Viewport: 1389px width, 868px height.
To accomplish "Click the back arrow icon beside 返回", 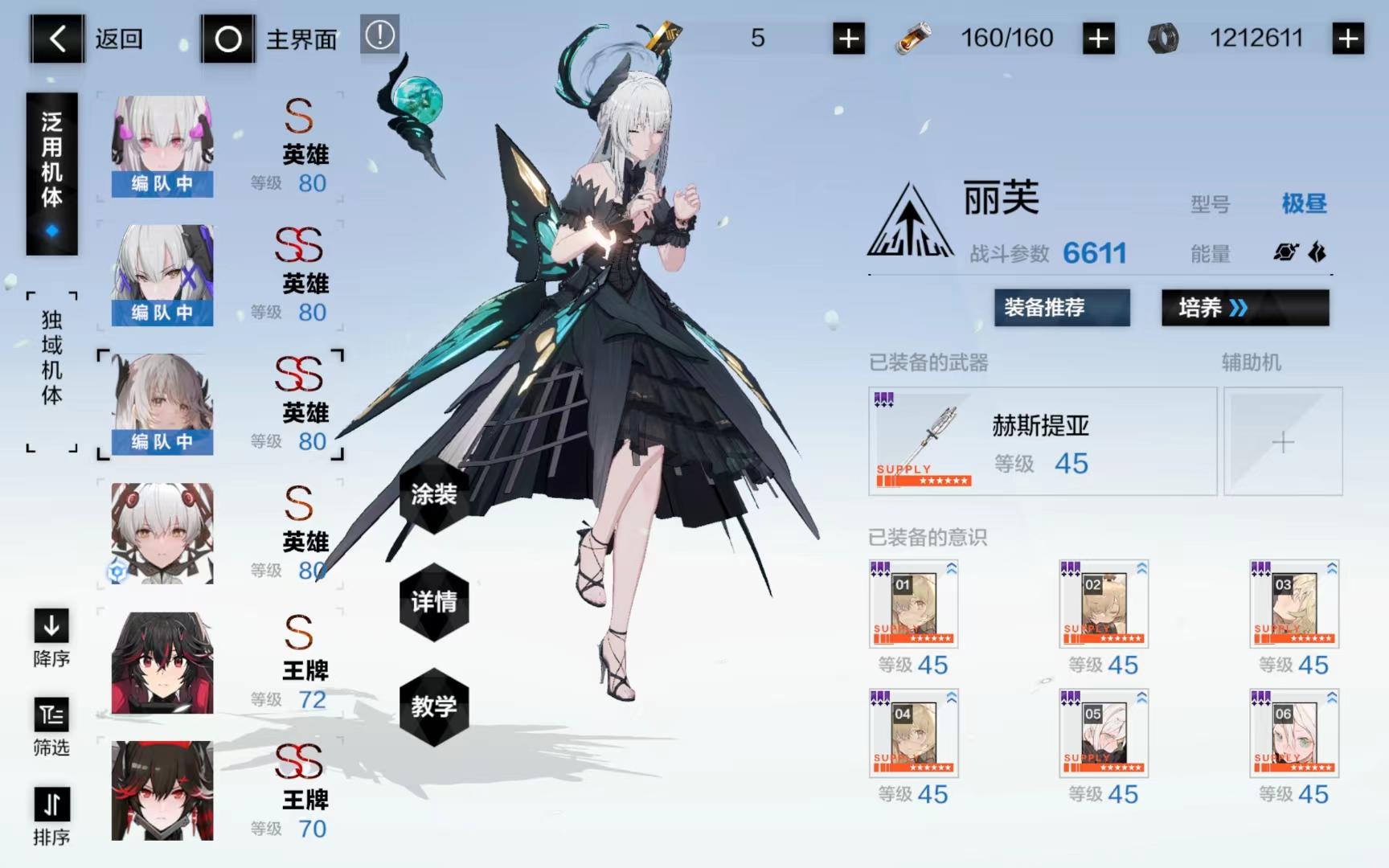I will 56,39.
